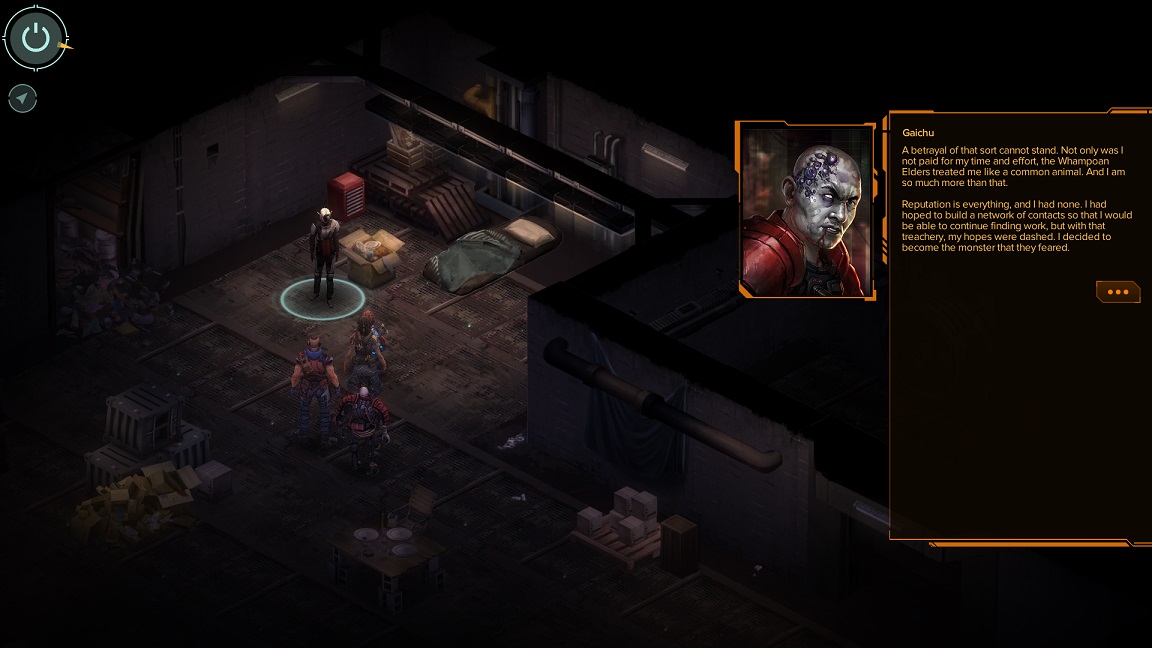Continue the dialogue with the ellipsis button

[1118, 291]
